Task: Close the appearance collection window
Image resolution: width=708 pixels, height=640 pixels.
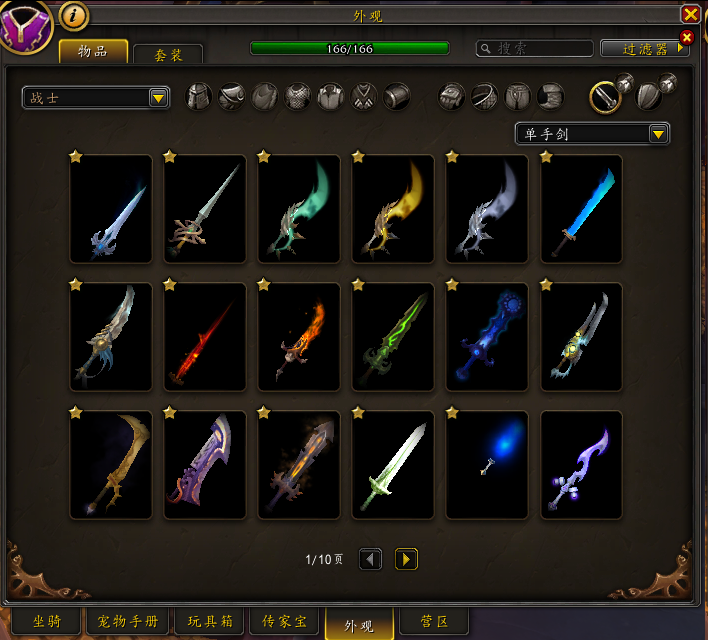Action: pyautogui.click(x=690, y=14)
